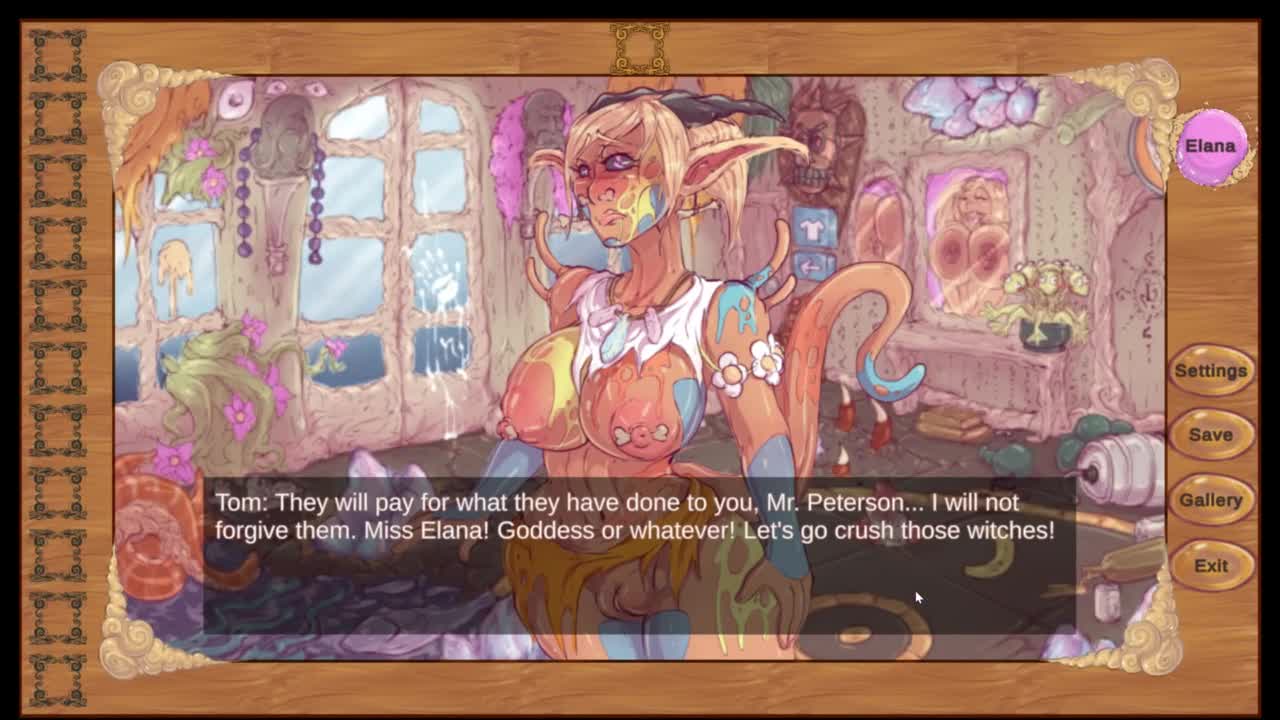Image resolution: width=1280 pixels, height=720 pixels.
Task: Save the game with the Save button
Action: pos(1210,435)
